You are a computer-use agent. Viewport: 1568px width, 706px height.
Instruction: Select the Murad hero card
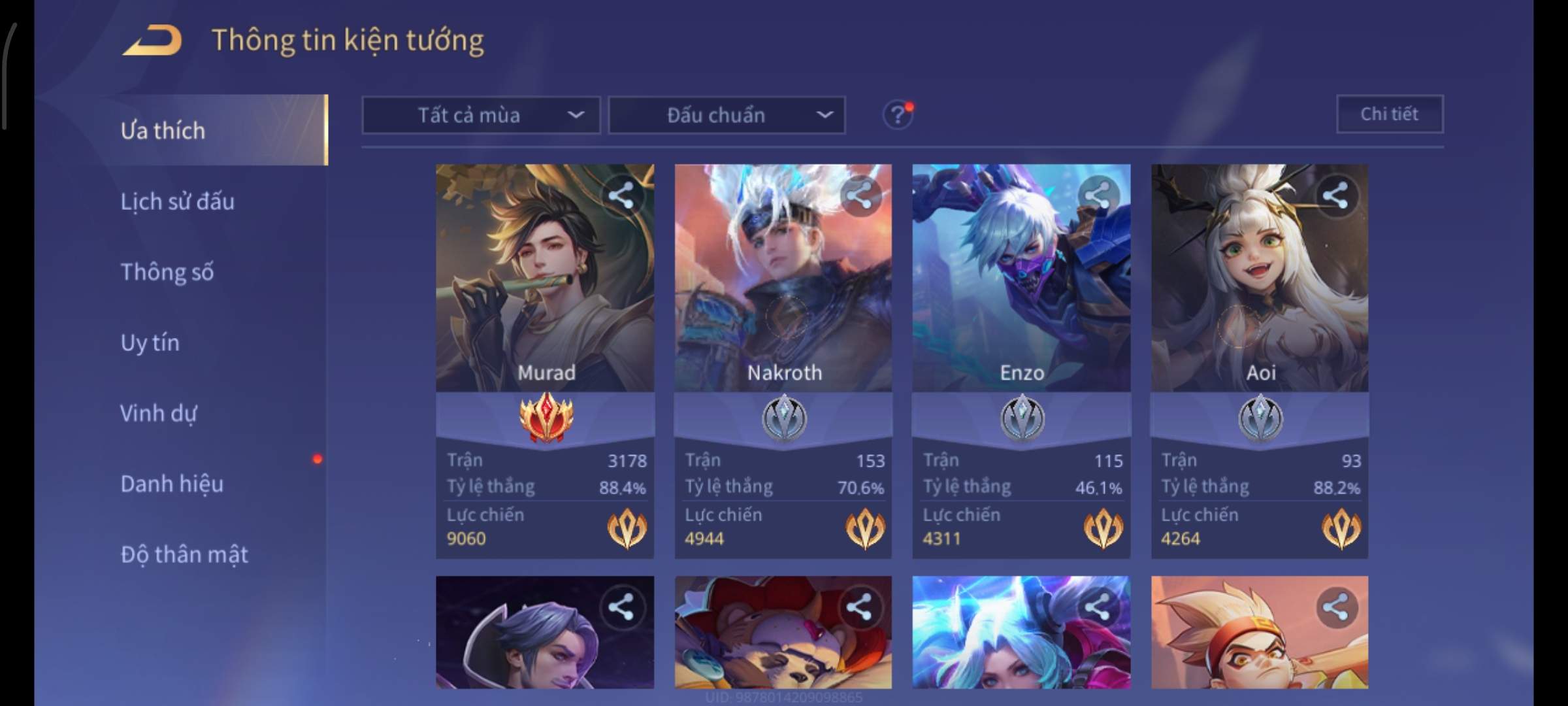tap(545, 294)
